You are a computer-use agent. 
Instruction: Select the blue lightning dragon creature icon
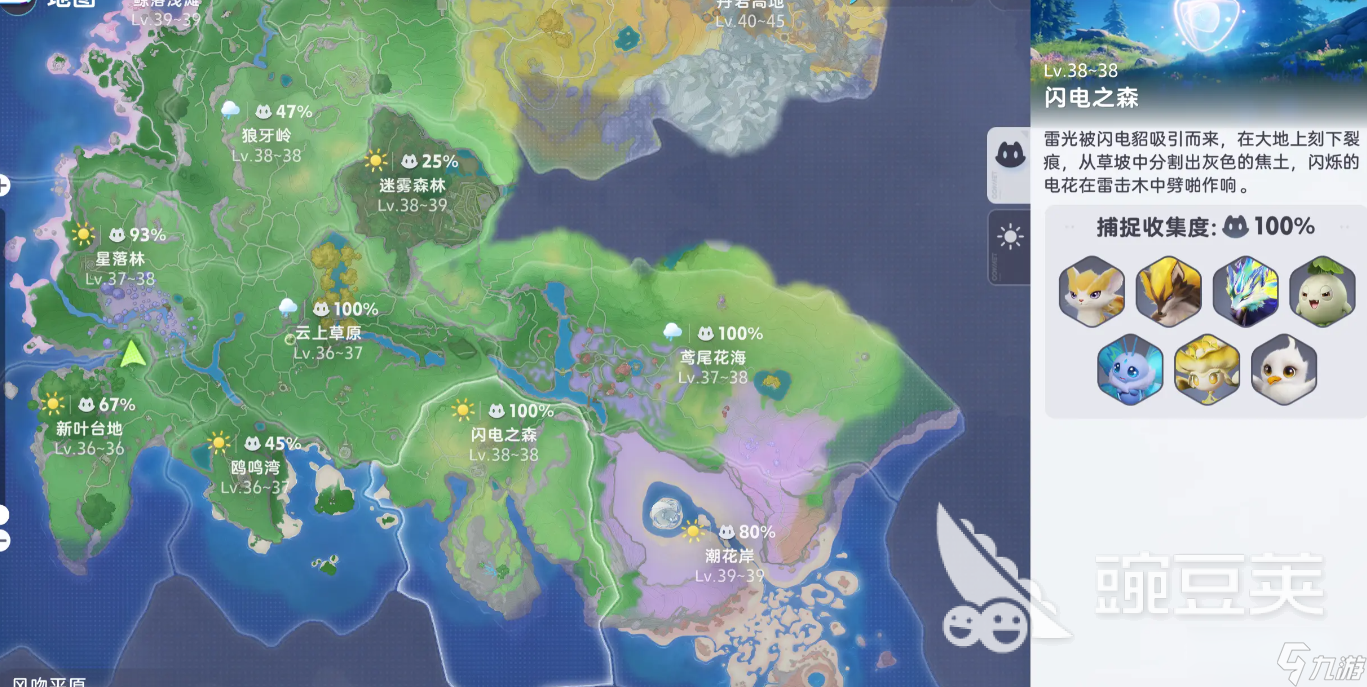click(1245, 291)
